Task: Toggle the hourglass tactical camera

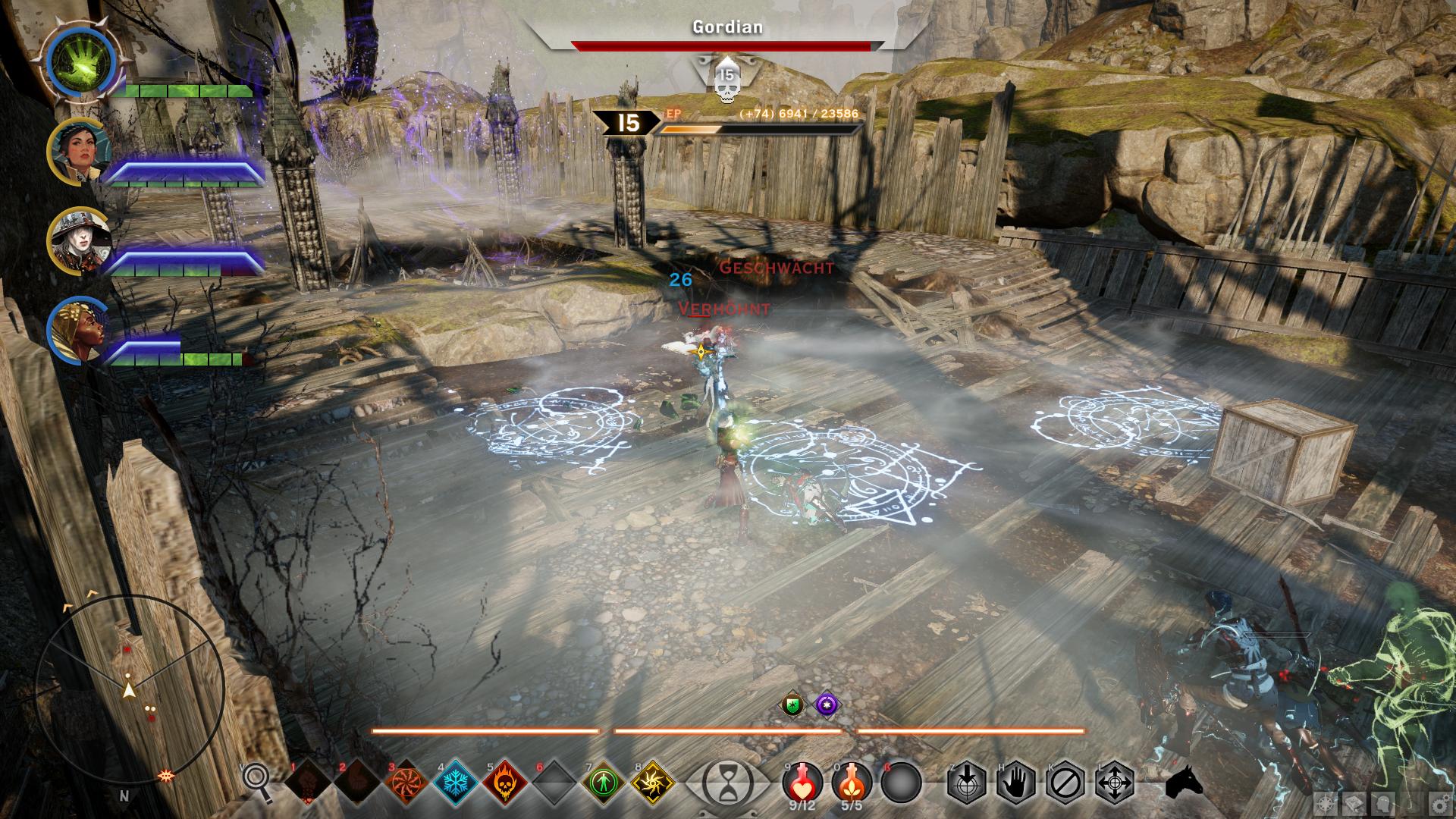Action: (x=727, y=782)
